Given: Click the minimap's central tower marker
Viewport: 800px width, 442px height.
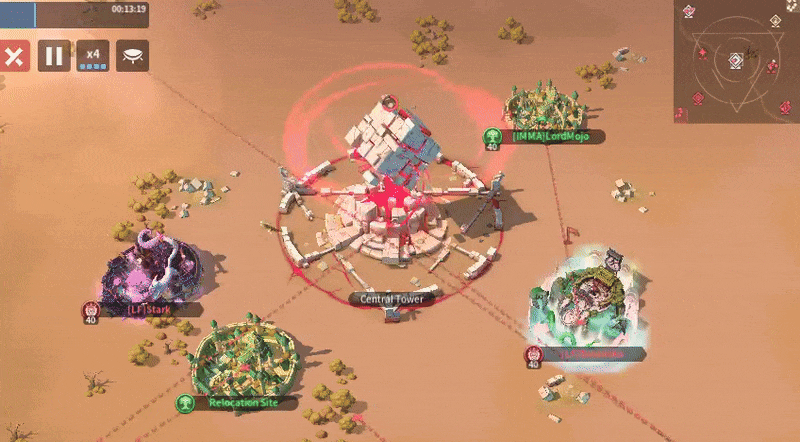Looking at the screenshot, I should tap(735, 60).
